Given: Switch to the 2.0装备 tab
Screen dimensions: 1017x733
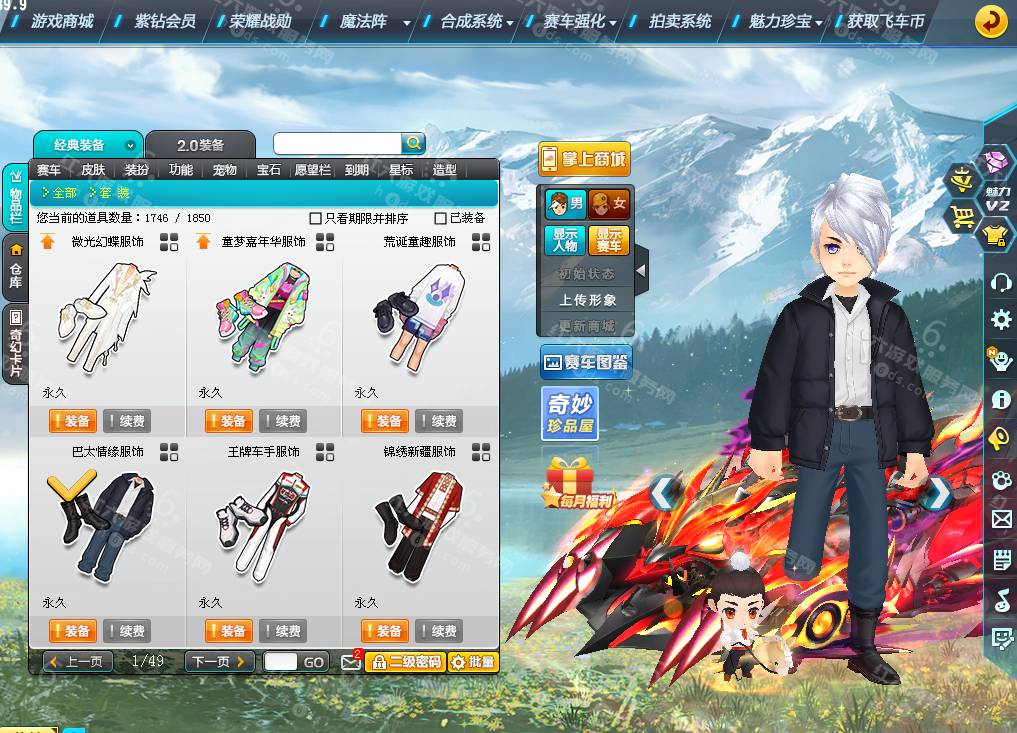Looking at the screenshot, I should pos(200,145).
